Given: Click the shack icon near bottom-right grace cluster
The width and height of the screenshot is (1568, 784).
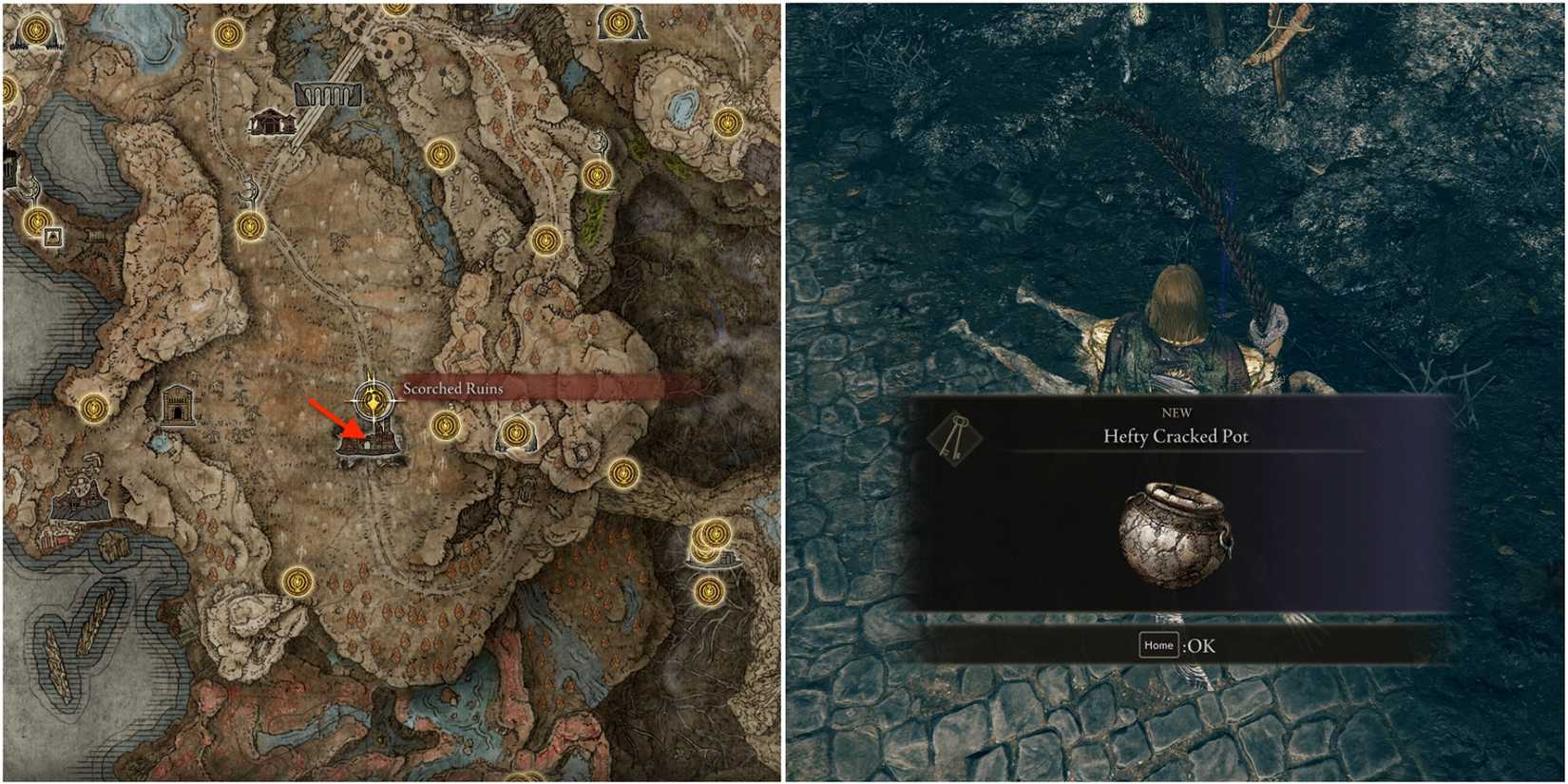Looking at the screenshot, I should 726,559.
